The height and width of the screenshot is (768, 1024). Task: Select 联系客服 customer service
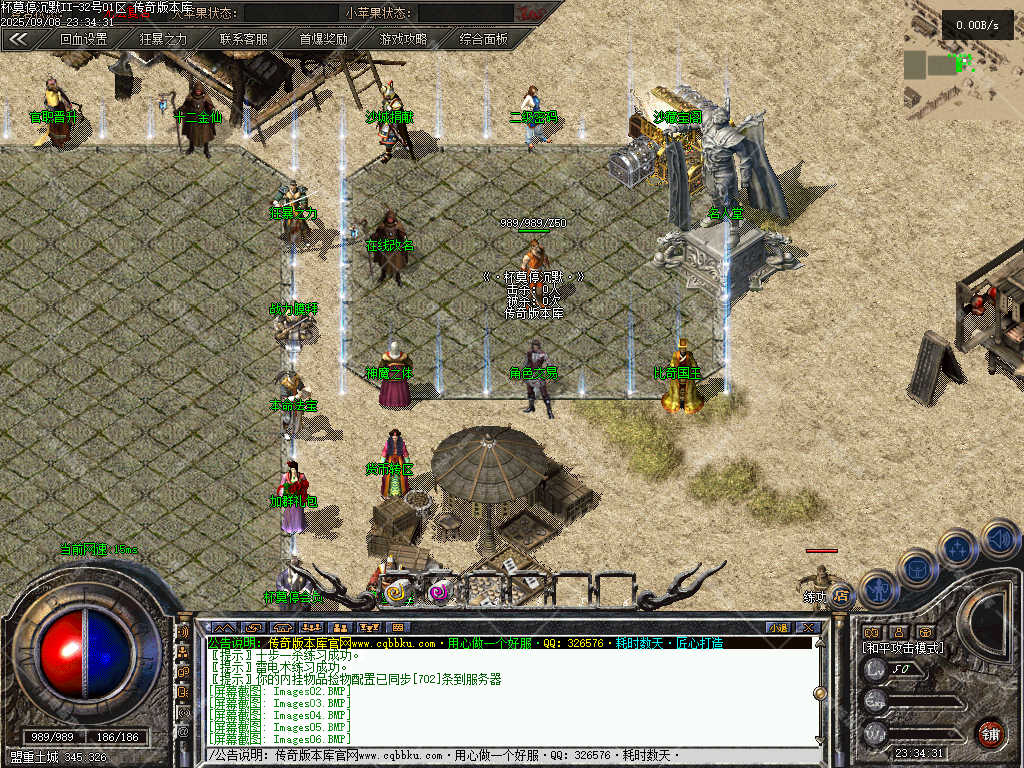(x=243, y=39)
